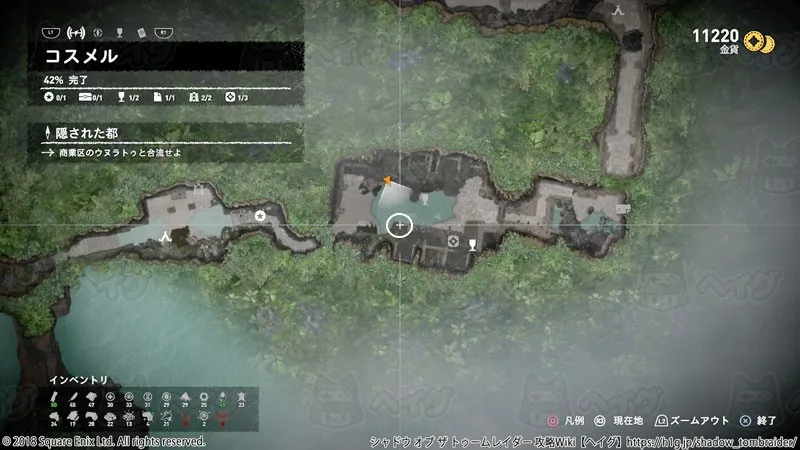Select the map tab icon
This screenshot has width=800, height=450.
tap(75, 32)
